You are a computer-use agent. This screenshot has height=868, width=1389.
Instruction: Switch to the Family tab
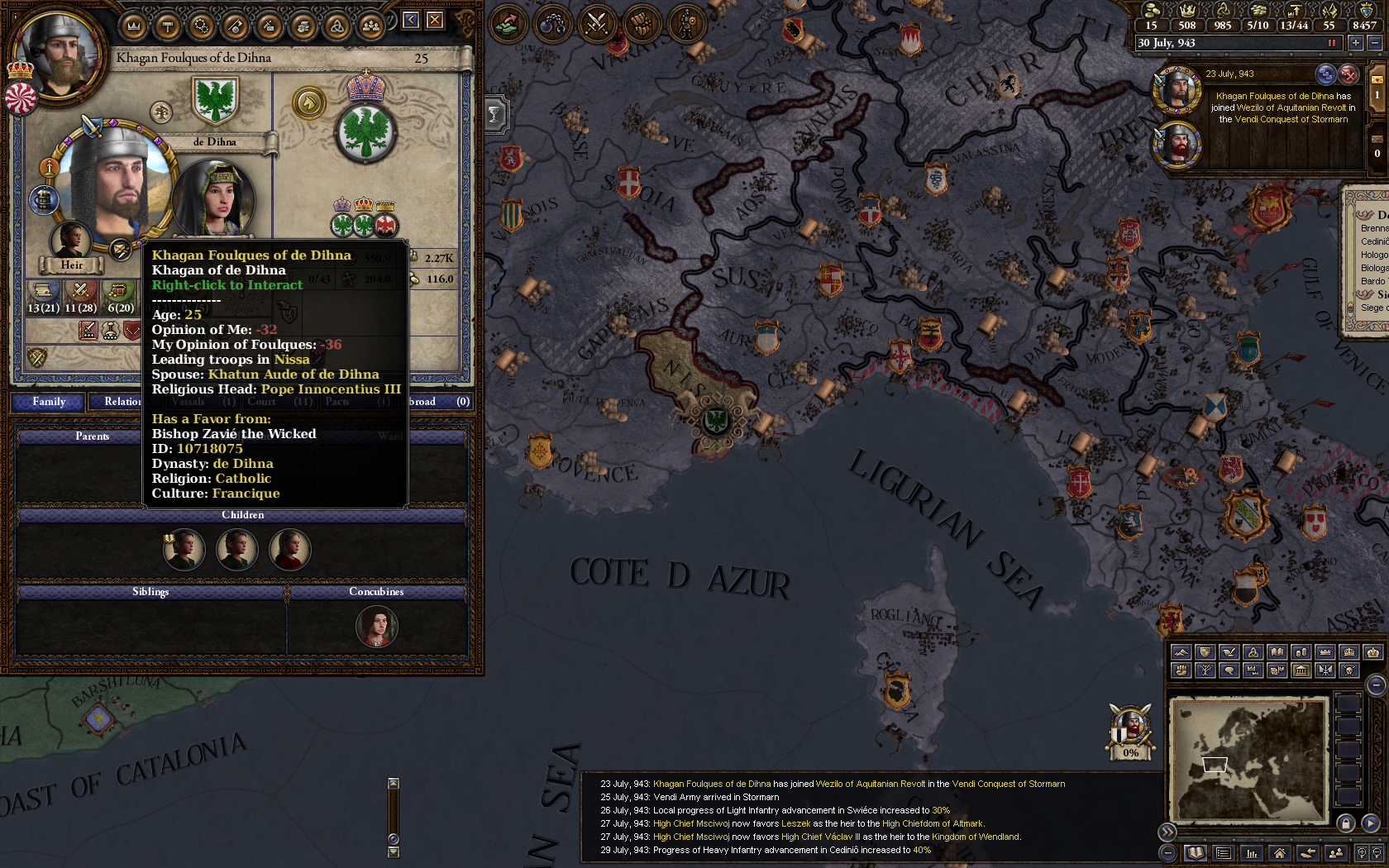tap(48, 402)
